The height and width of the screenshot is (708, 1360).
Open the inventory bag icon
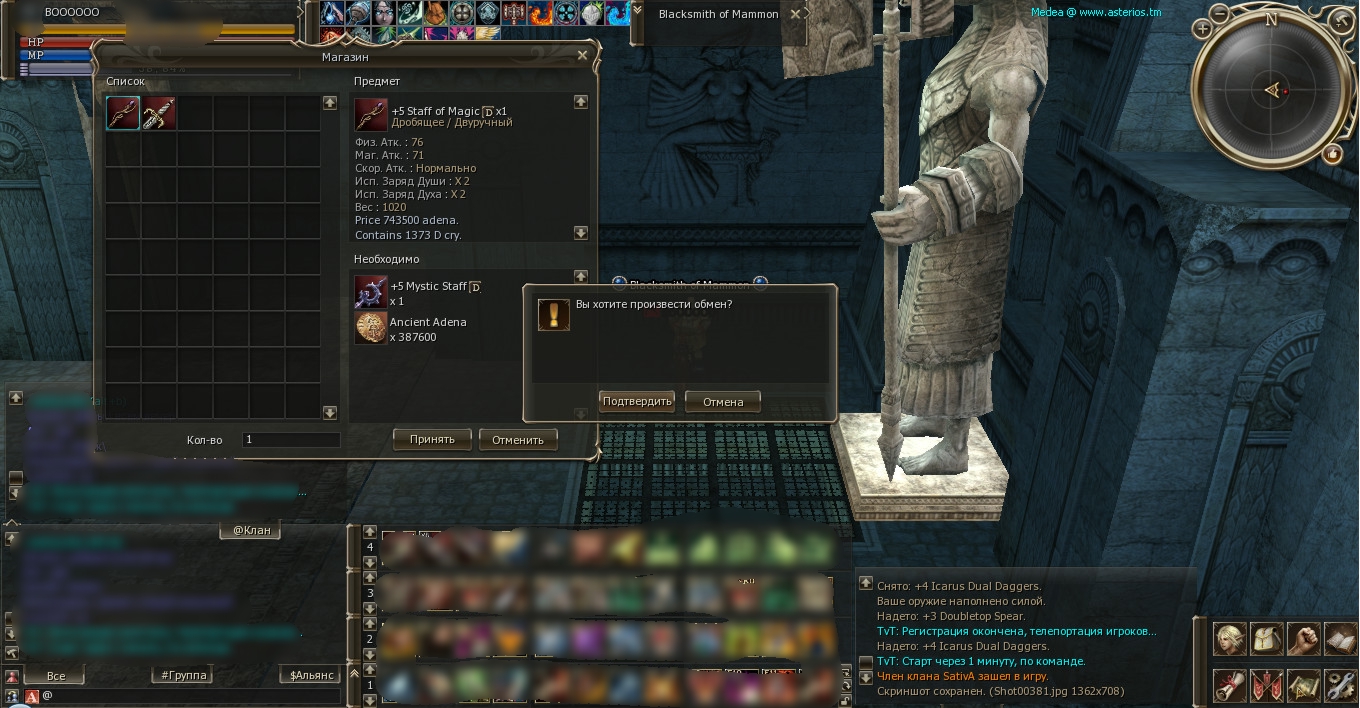click(1266, 638)
